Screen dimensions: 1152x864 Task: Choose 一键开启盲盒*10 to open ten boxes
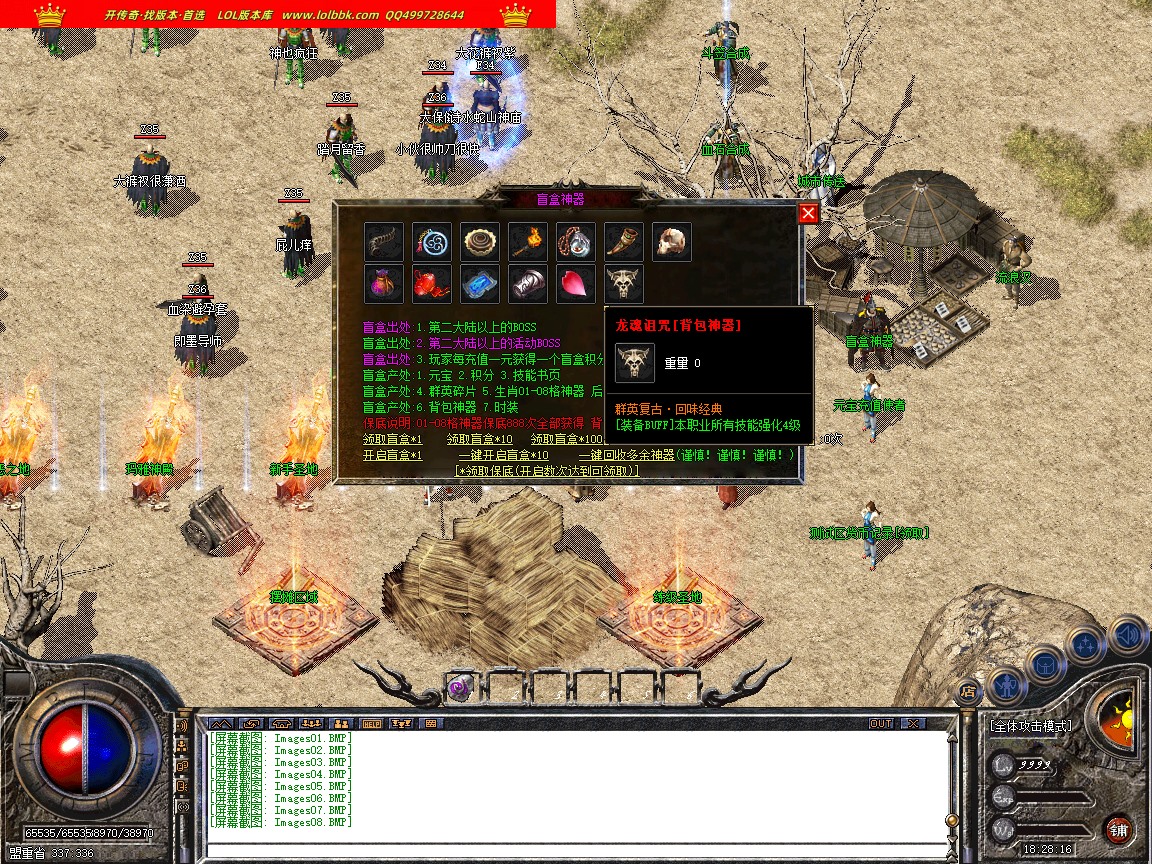pyautogui.click(x=503, y=455)
